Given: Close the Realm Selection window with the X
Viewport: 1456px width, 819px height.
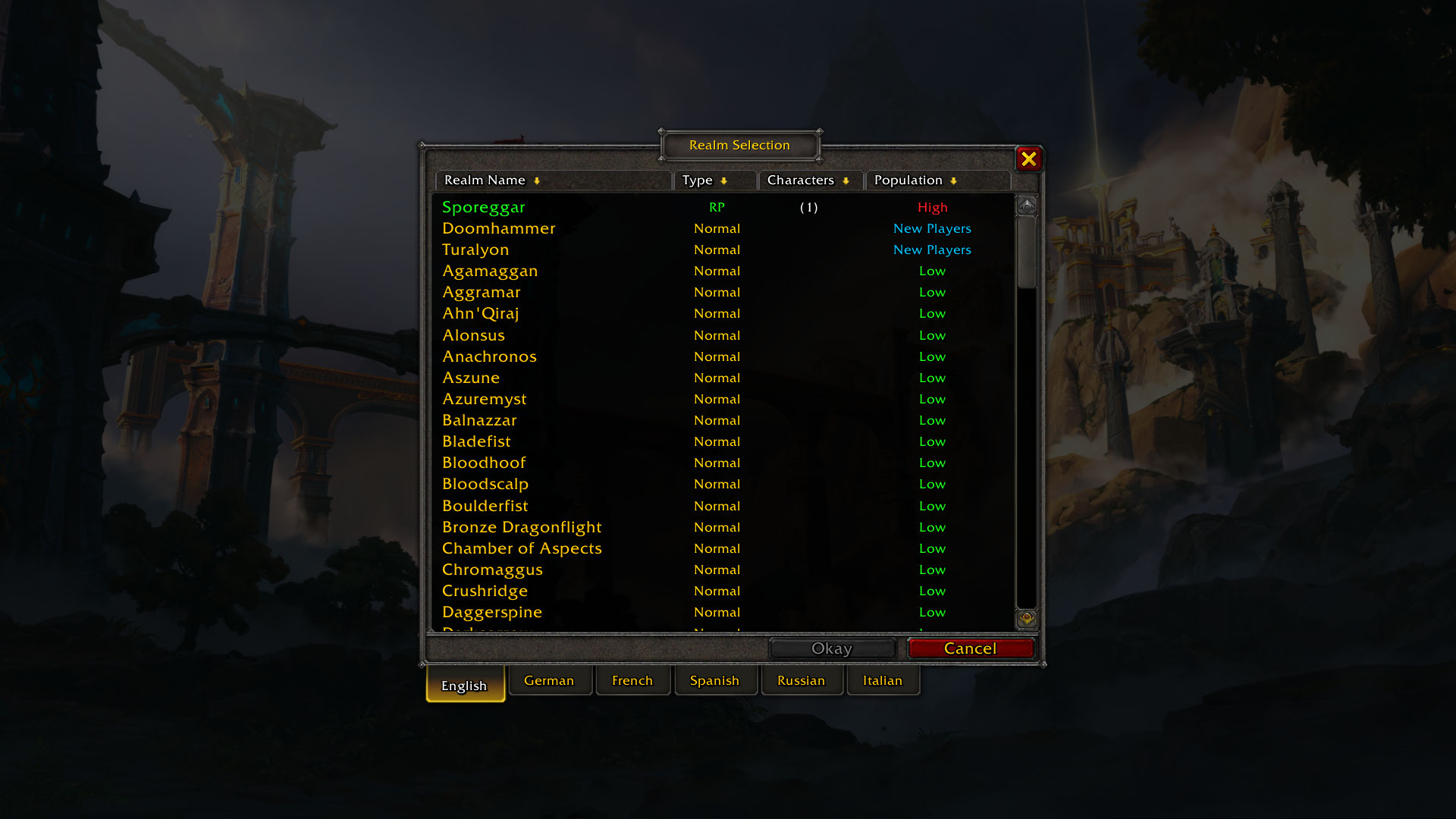Looking at the screenshot, I should [x=1028, y=159].
